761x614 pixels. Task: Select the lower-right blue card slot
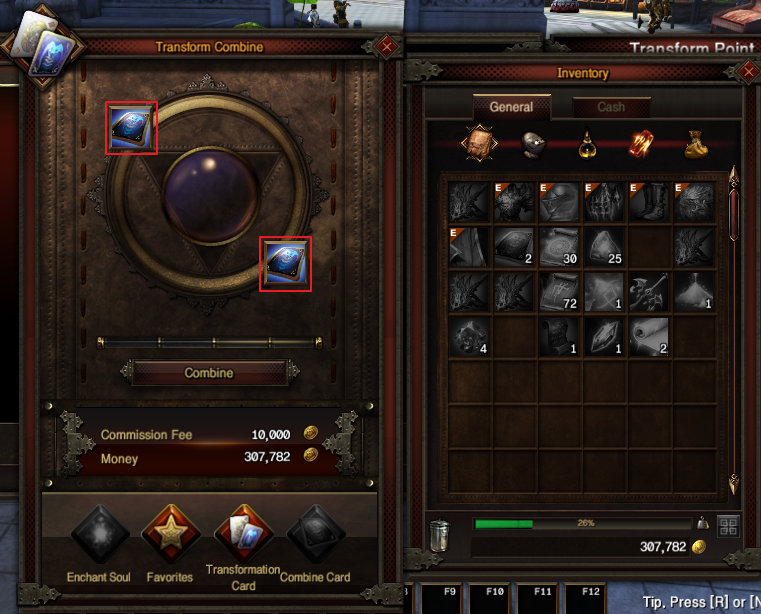click(284, 264)
